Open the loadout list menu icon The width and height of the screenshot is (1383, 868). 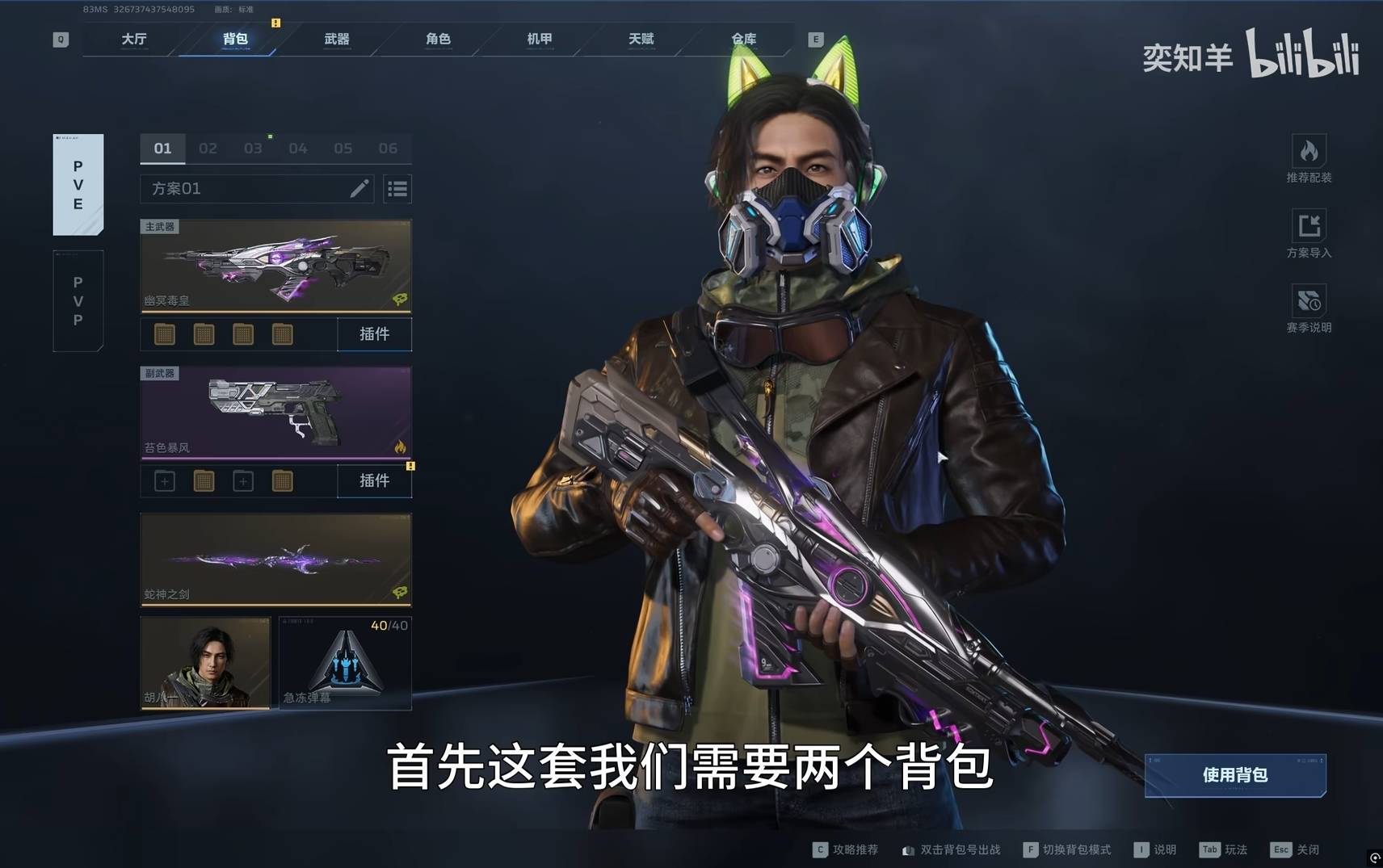pos(397,189)
